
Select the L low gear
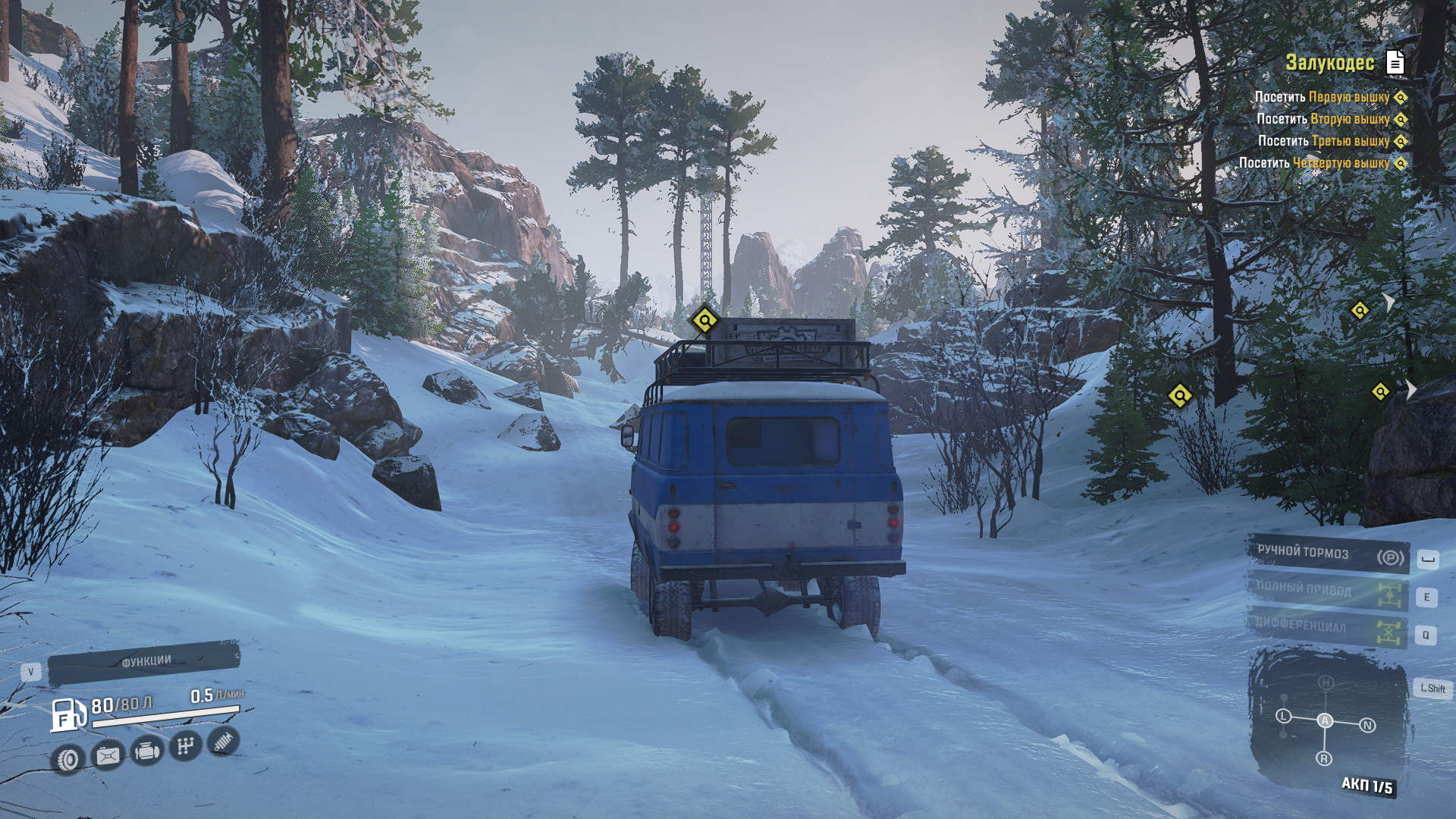(1283, 716)
